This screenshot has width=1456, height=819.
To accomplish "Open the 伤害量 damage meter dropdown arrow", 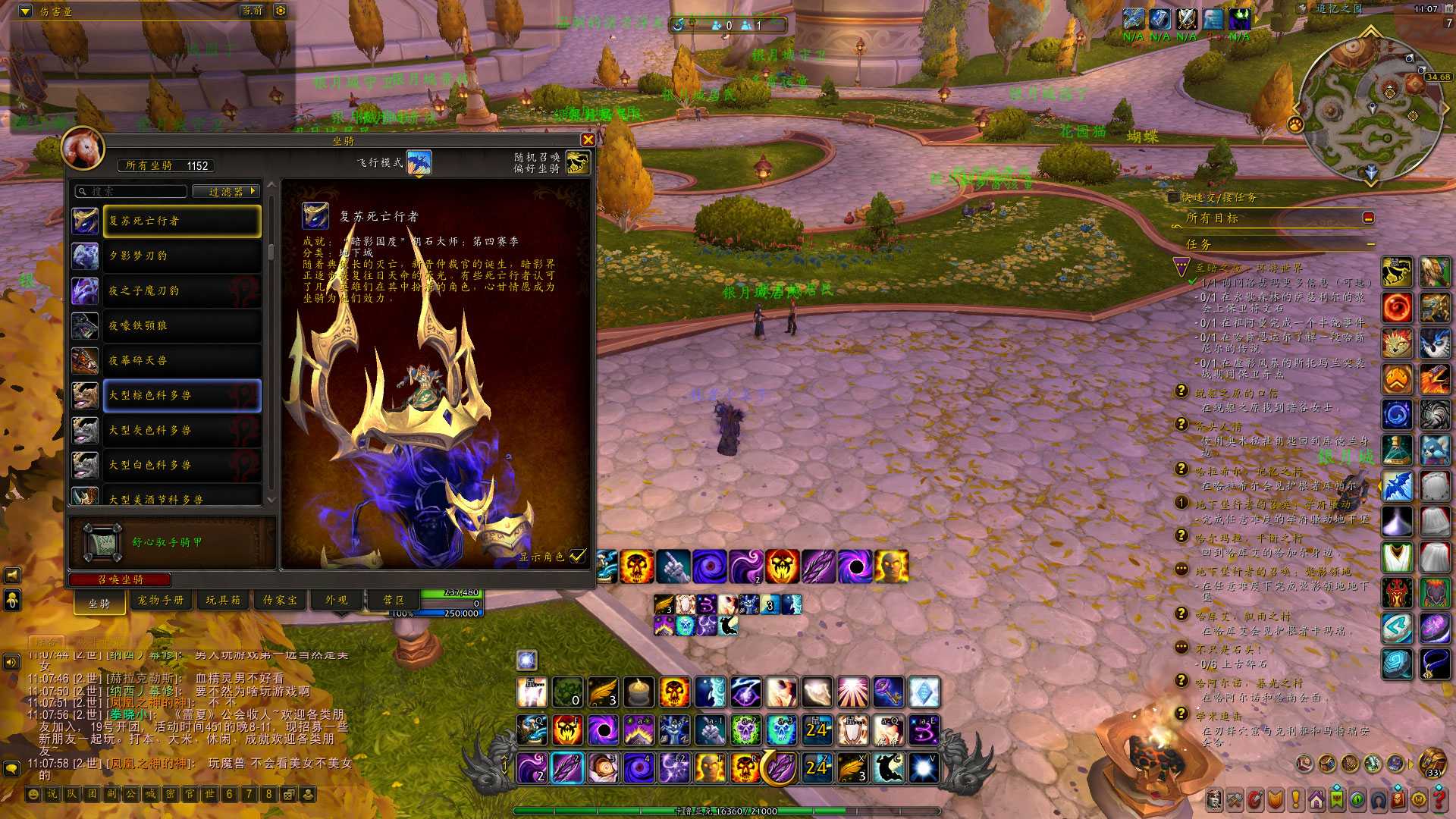I will (25, 11).
